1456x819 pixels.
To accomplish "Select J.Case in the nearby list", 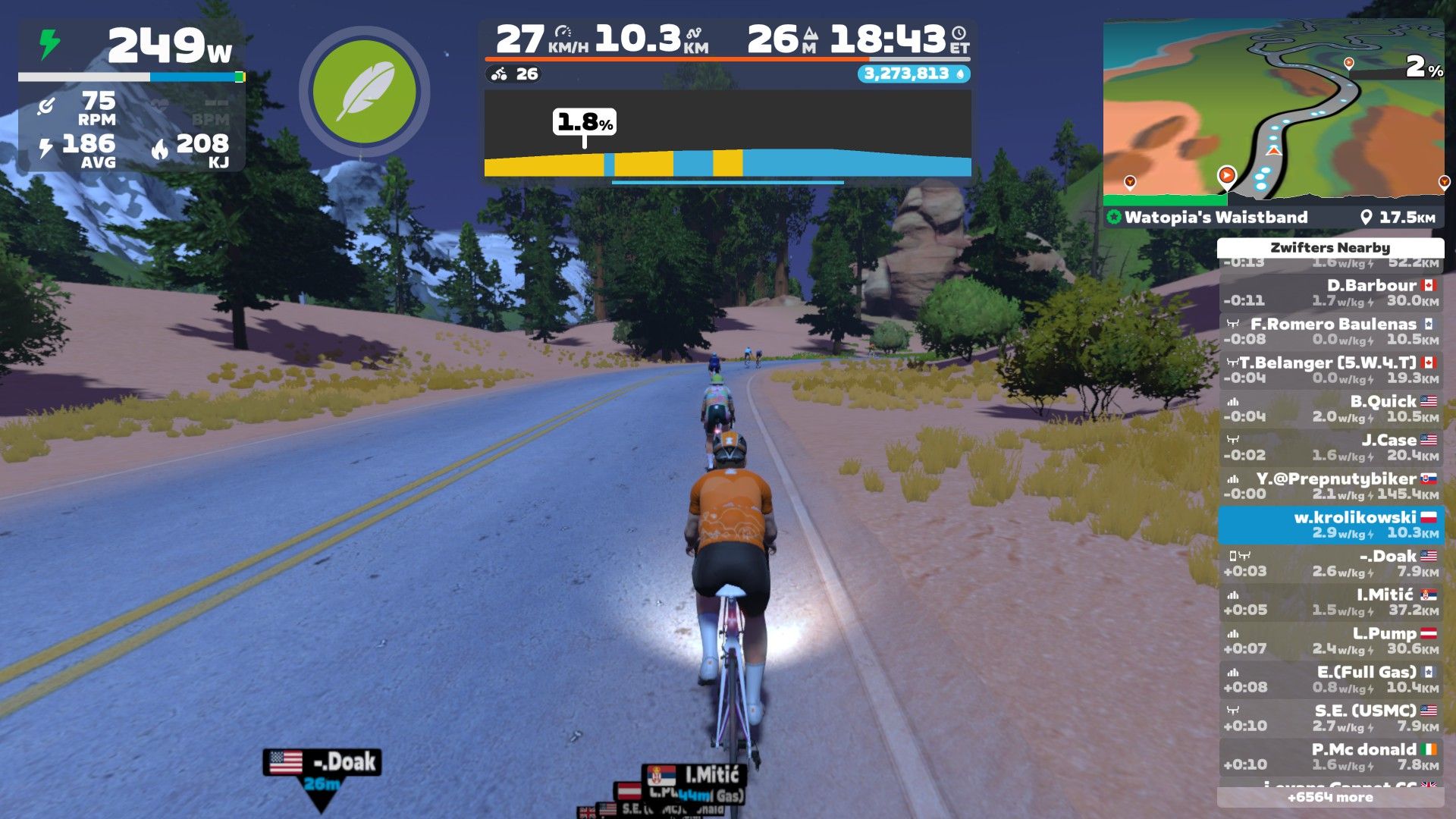I will pyautogui.click(x=1331, y=447).
